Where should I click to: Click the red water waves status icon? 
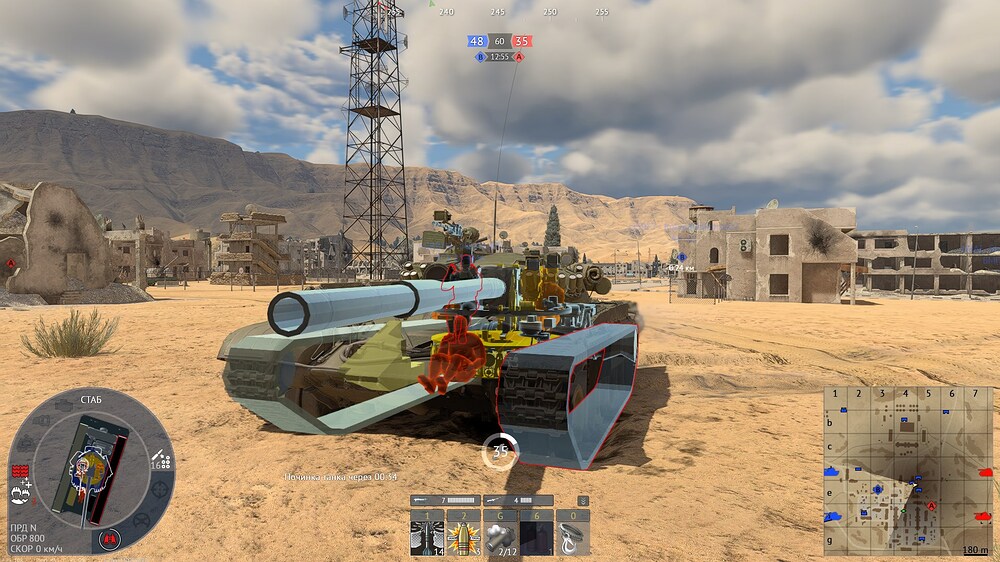[19, 470]
